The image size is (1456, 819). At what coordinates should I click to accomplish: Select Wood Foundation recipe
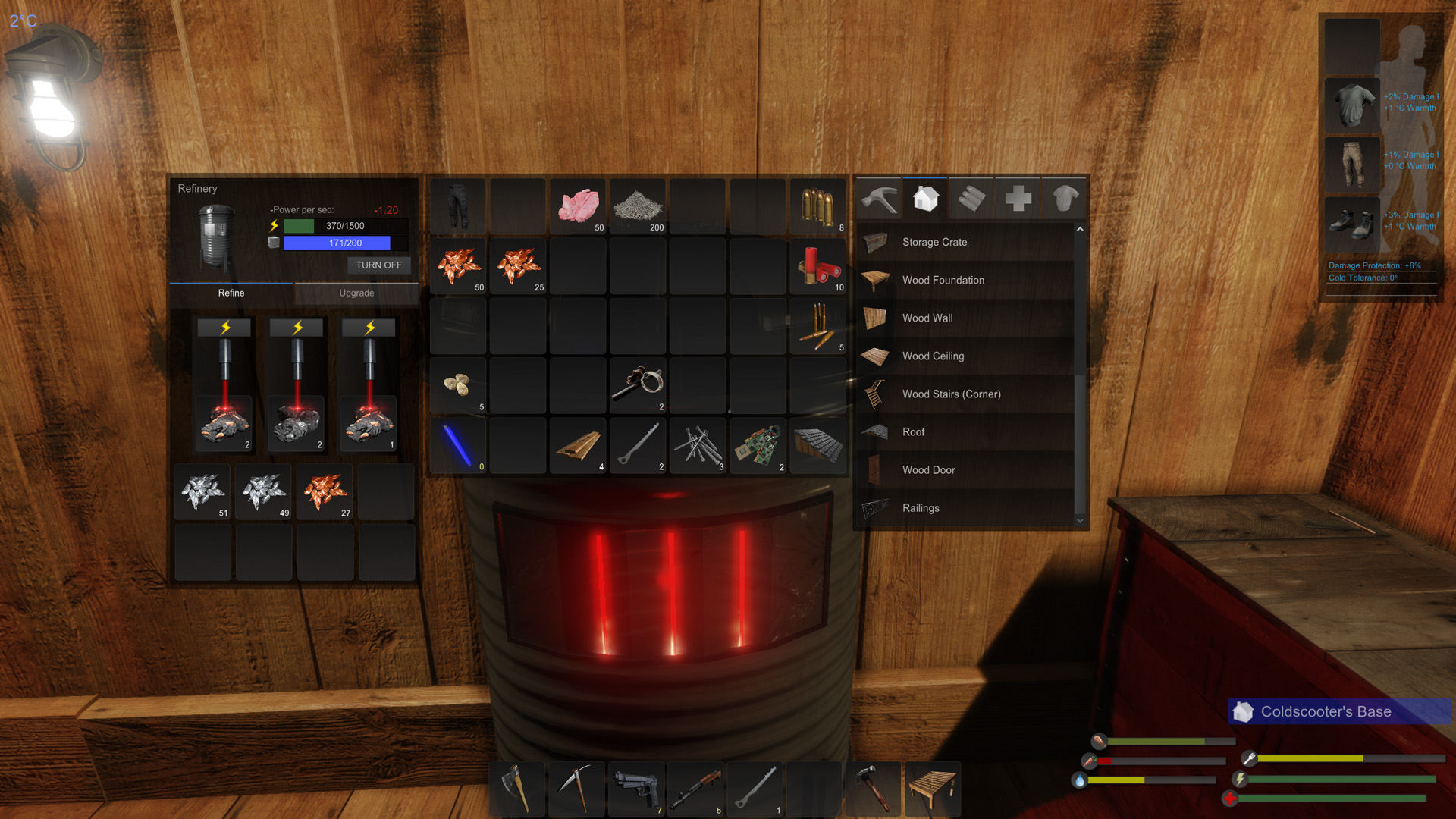943,281
